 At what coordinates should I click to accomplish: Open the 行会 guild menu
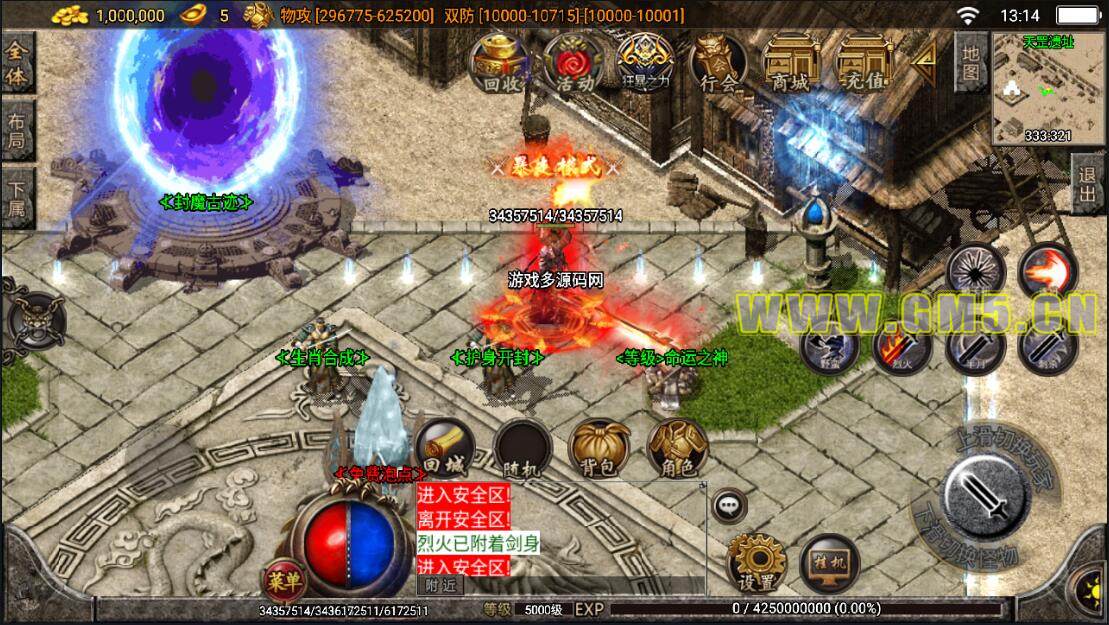tap(719, 62)
